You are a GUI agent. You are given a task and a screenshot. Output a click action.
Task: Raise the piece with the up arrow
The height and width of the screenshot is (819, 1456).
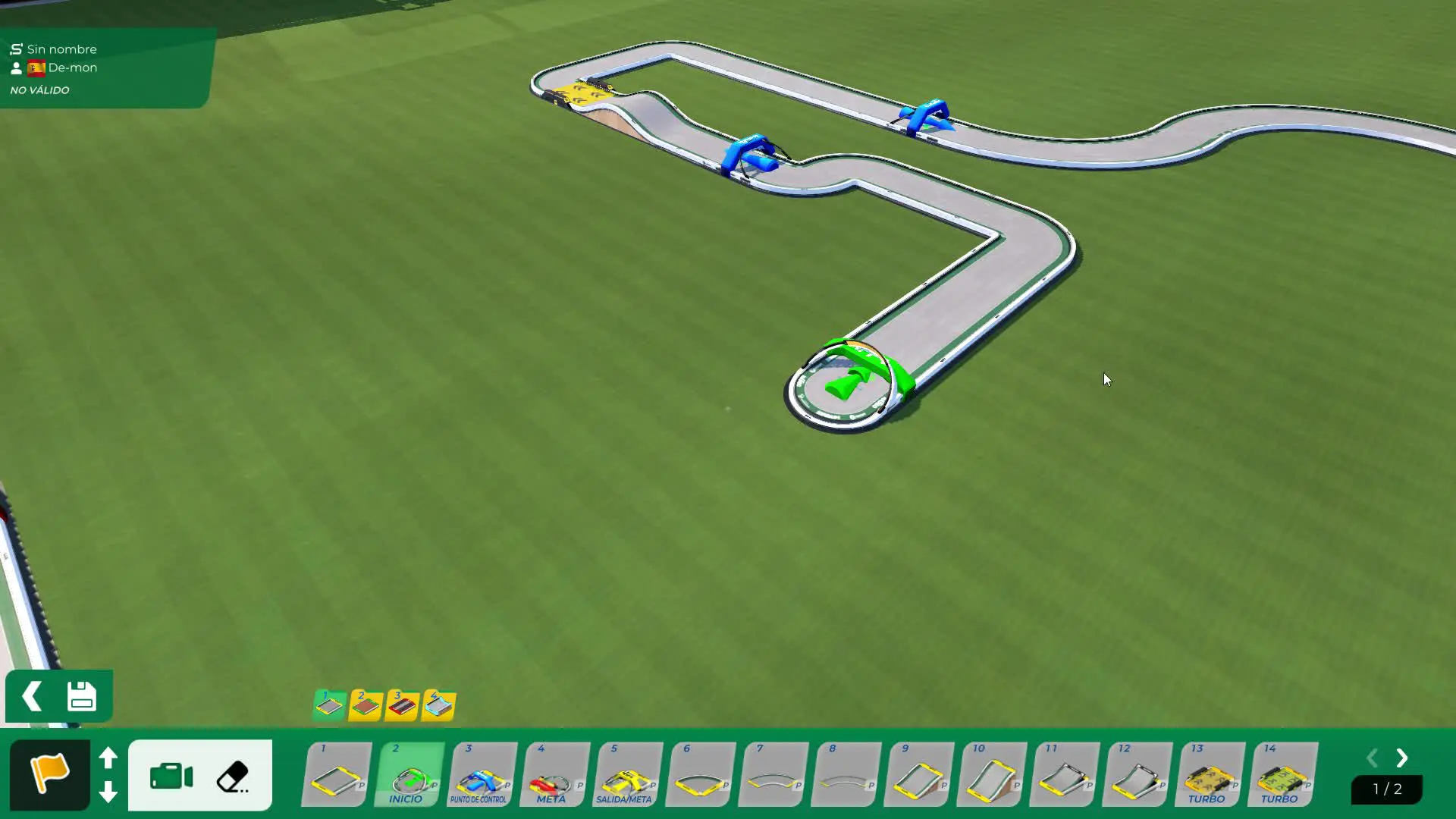tap(108, 758)
